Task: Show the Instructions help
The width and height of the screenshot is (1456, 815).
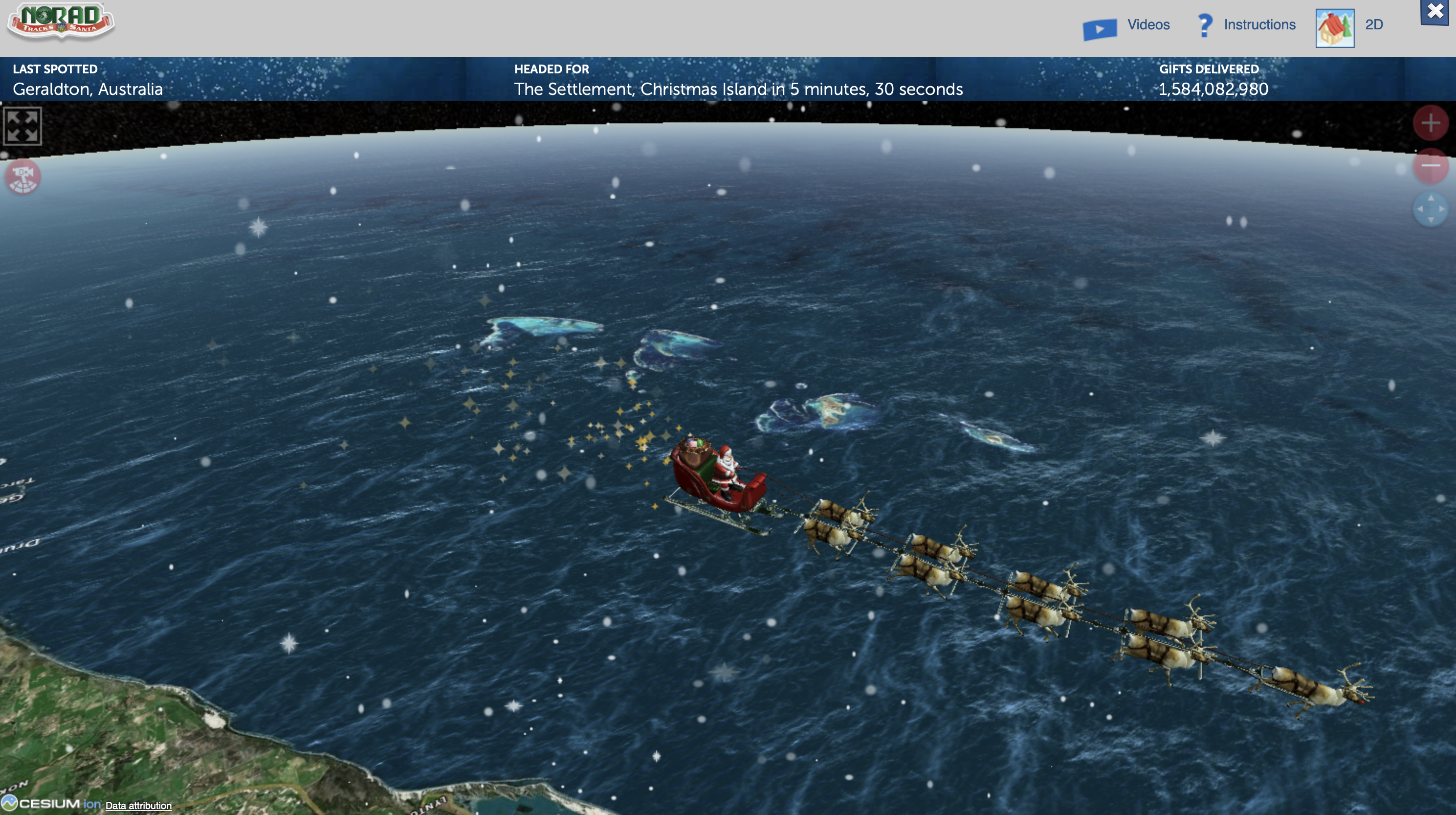Action: click(1246, 25)
